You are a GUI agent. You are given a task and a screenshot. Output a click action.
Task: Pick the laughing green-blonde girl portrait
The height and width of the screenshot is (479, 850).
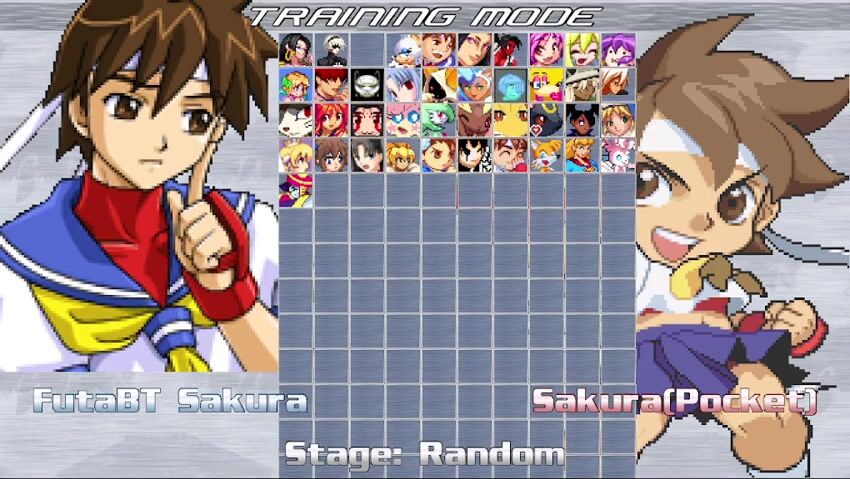coord(583,48)
